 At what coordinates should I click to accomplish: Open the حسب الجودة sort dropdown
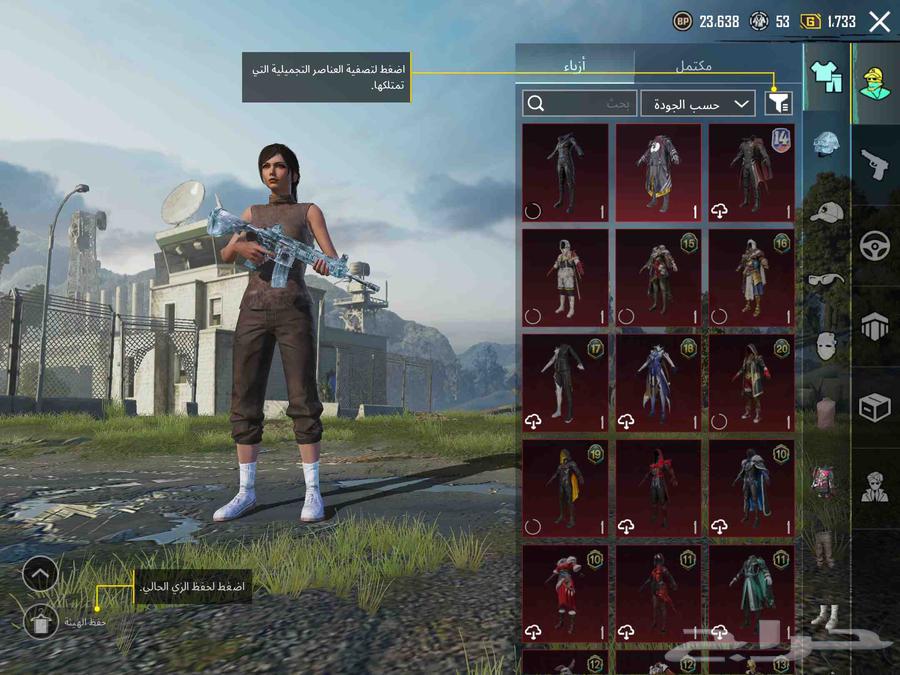[698, 103]
